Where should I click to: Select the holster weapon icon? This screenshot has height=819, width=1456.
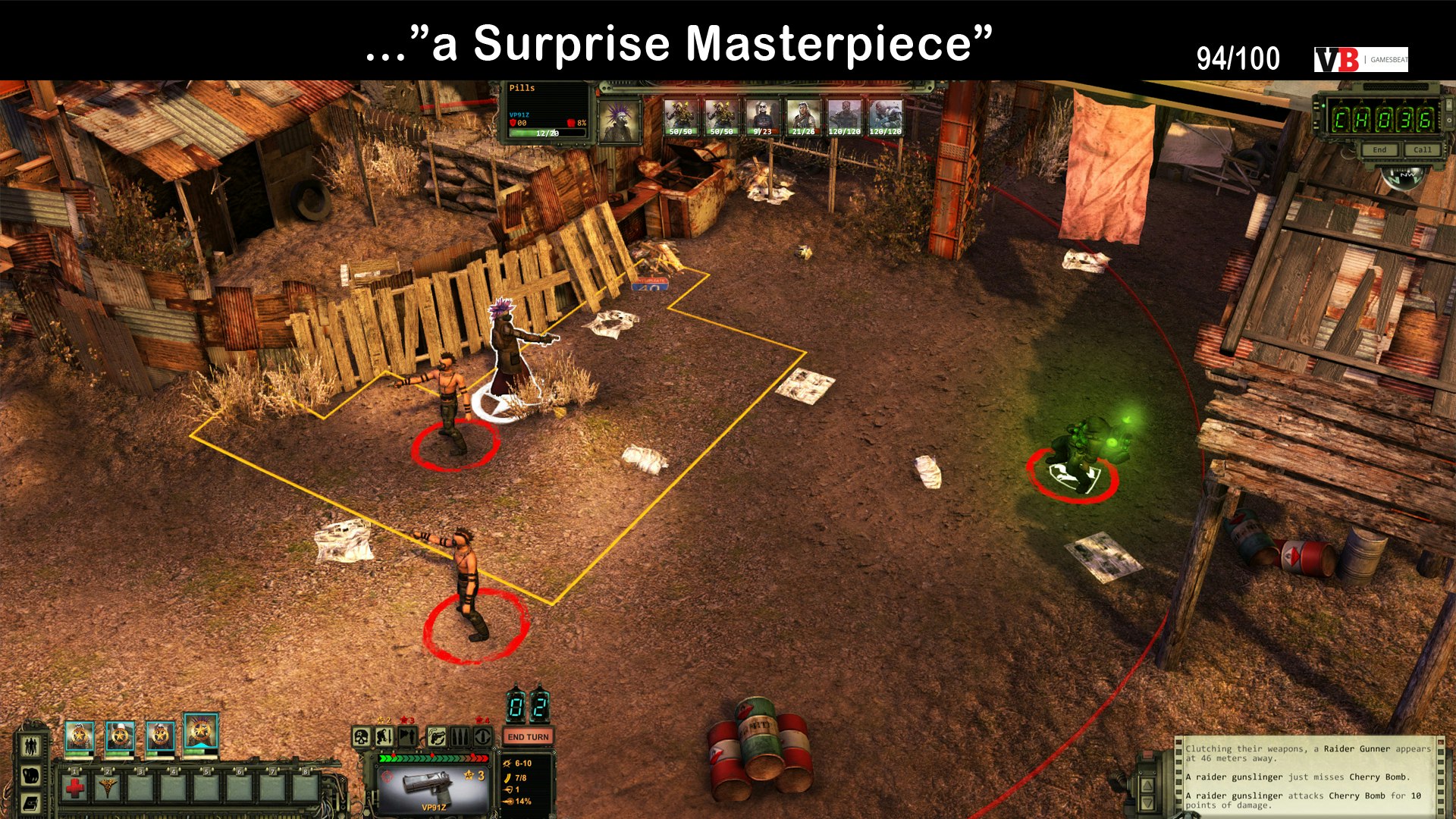click(438, 736)
